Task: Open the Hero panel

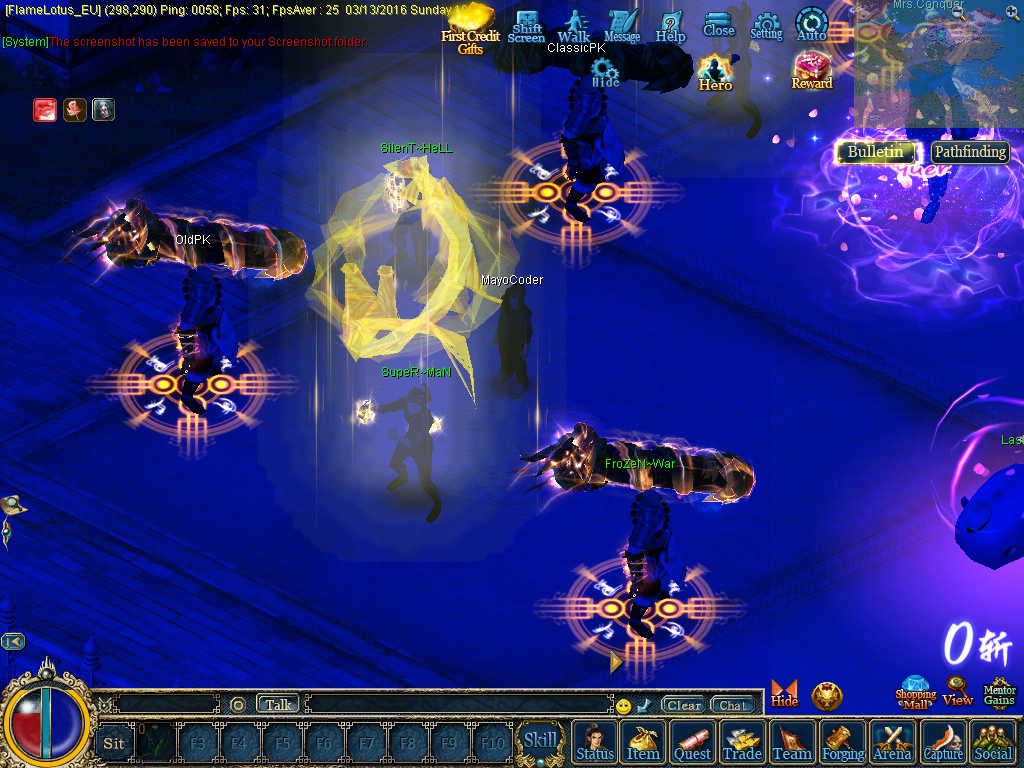Action: click(715, 72)
